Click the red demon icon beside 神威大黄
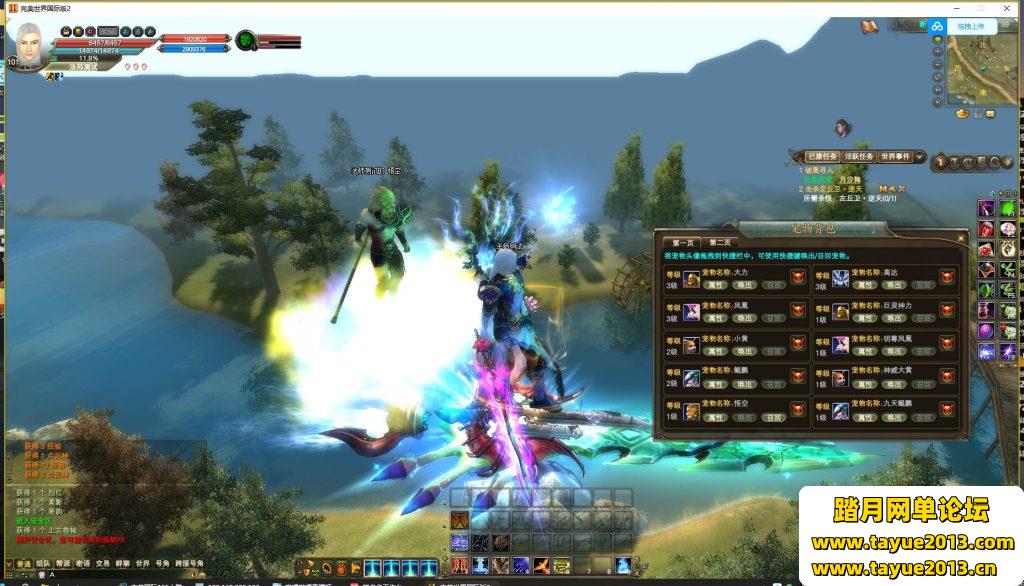The height and width of the screenshot is (586, 1024). click(x=947, y=377)
